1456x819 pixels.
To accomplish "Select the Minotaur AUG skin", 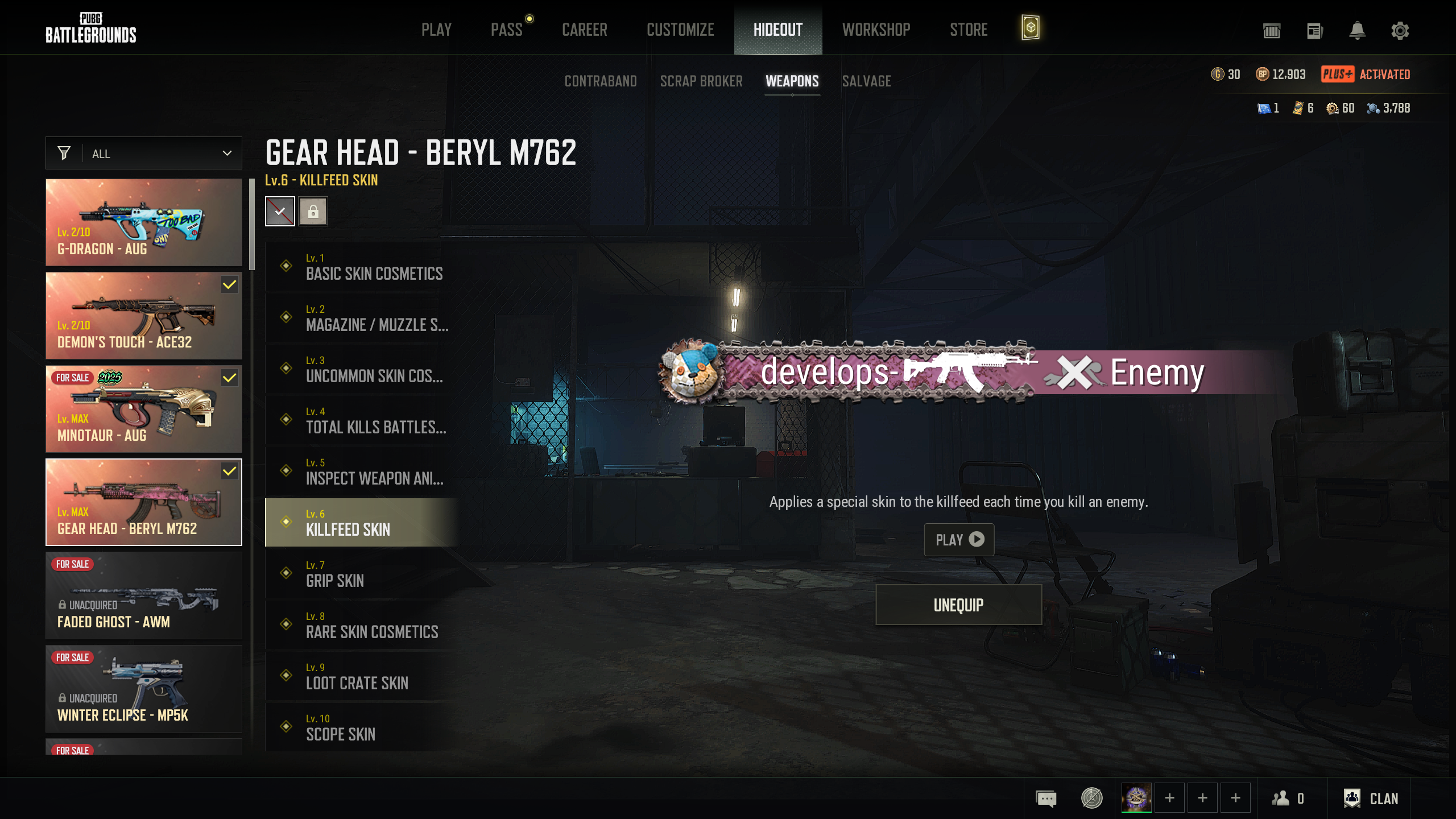I will (144, 409).
